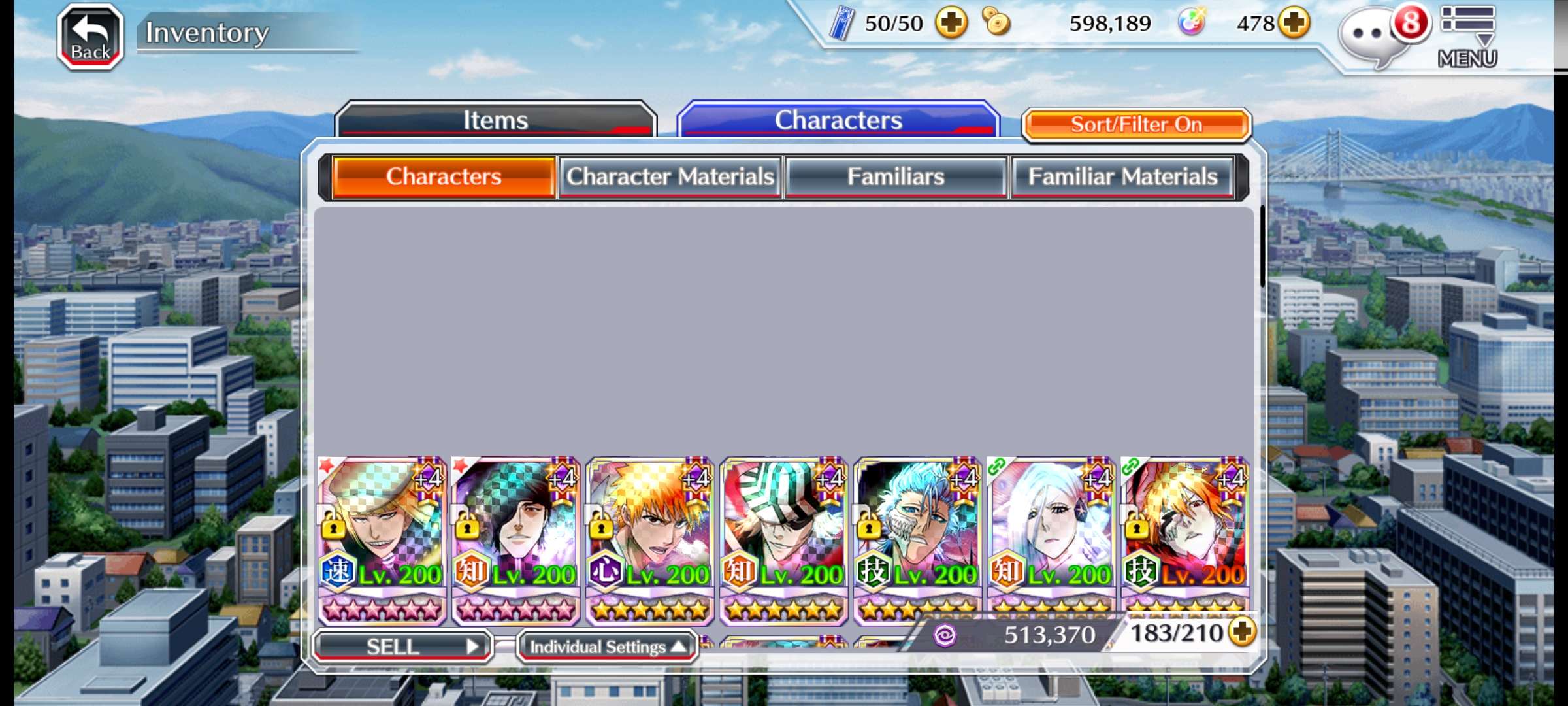1568x706 pixels.
Task: Show the Familiars sub-tab
Action: click(896, 176)
